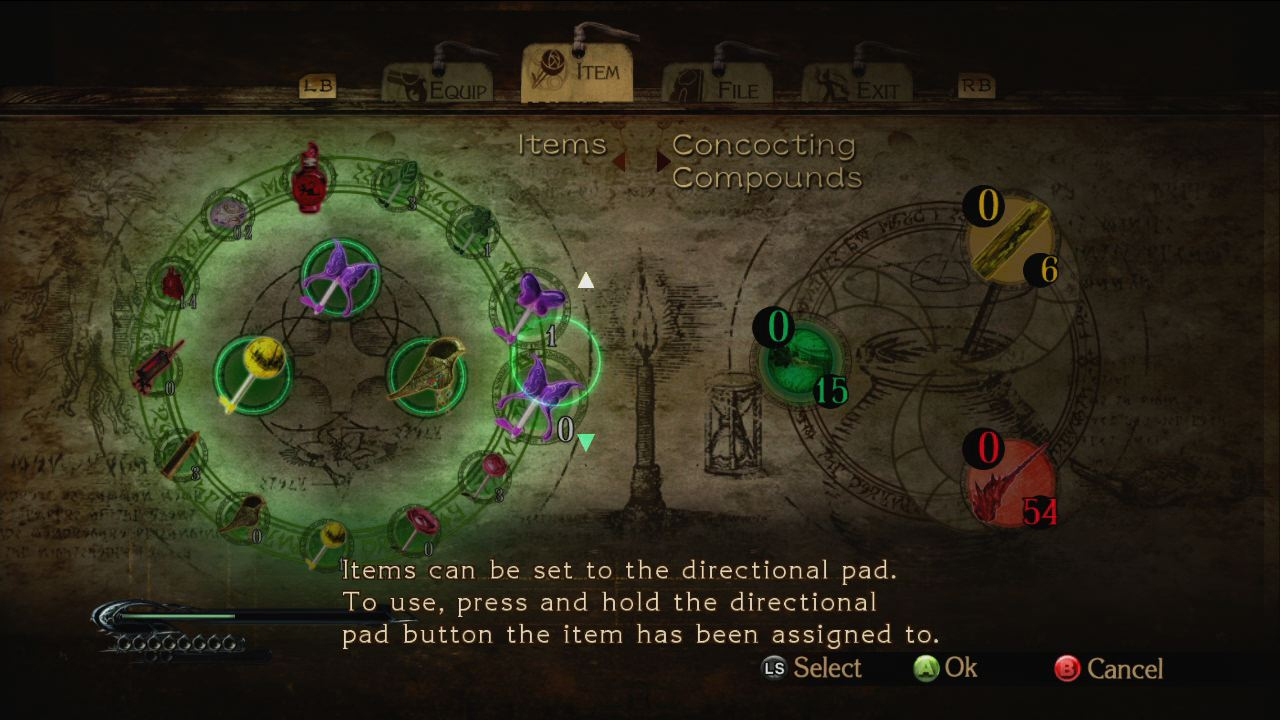1280x720 pixels.
Task: Select the large yellow lollipop assigned slot
Action: pos(251,373)
